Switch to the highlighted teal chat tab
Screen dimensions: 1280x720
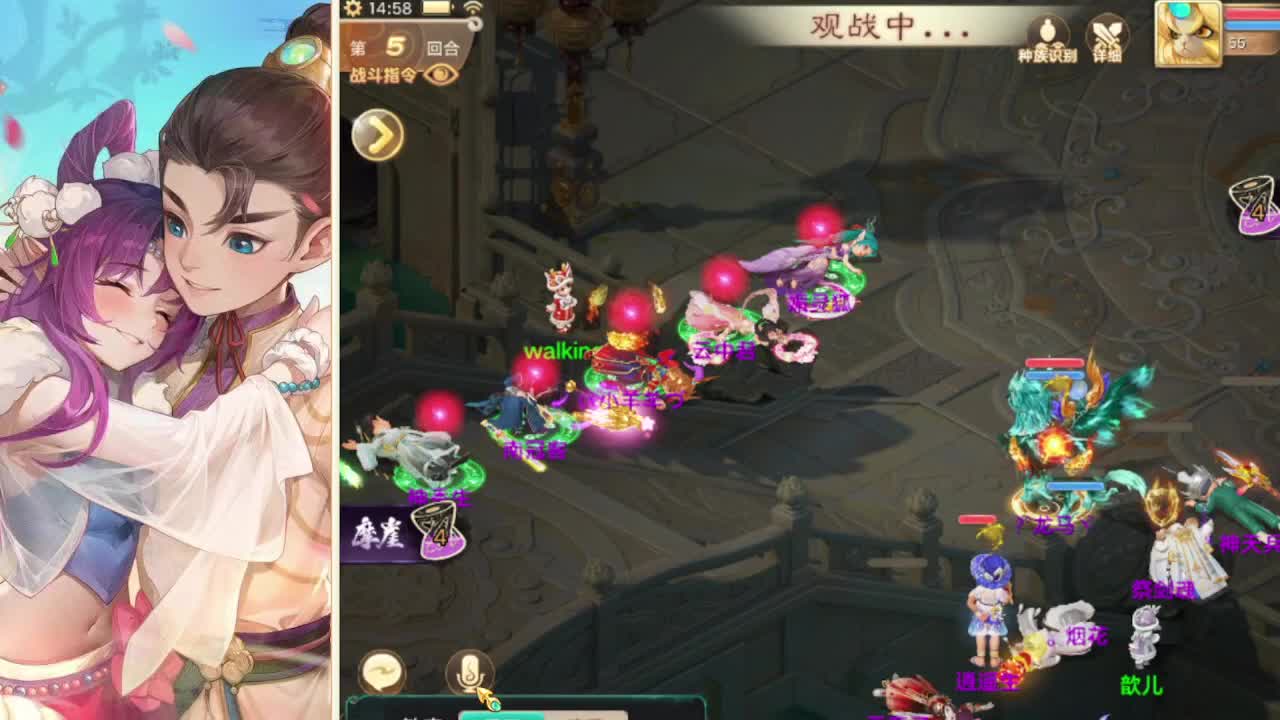pyautogui.click(x=501, y=714)
